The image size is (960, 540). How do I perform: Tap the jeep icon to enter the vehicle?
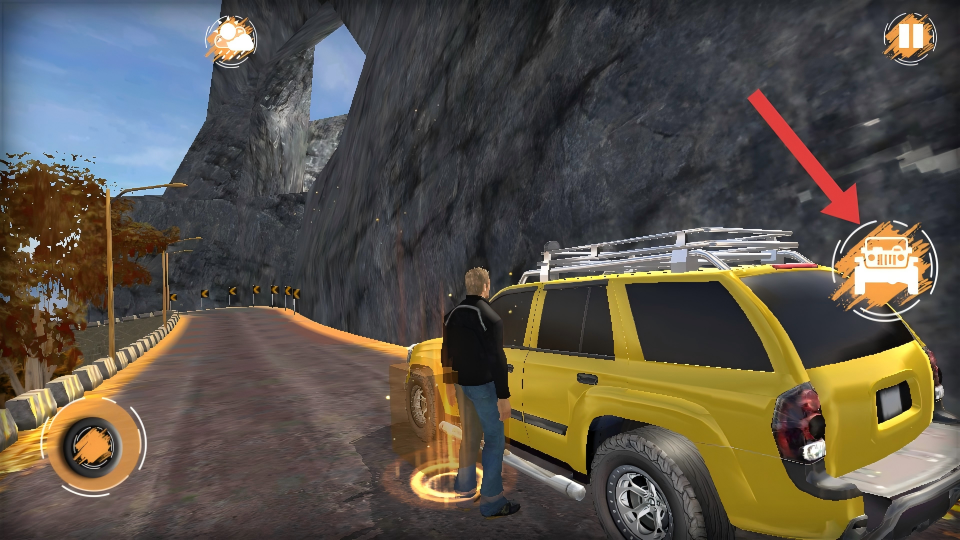(x=885, y=268)
